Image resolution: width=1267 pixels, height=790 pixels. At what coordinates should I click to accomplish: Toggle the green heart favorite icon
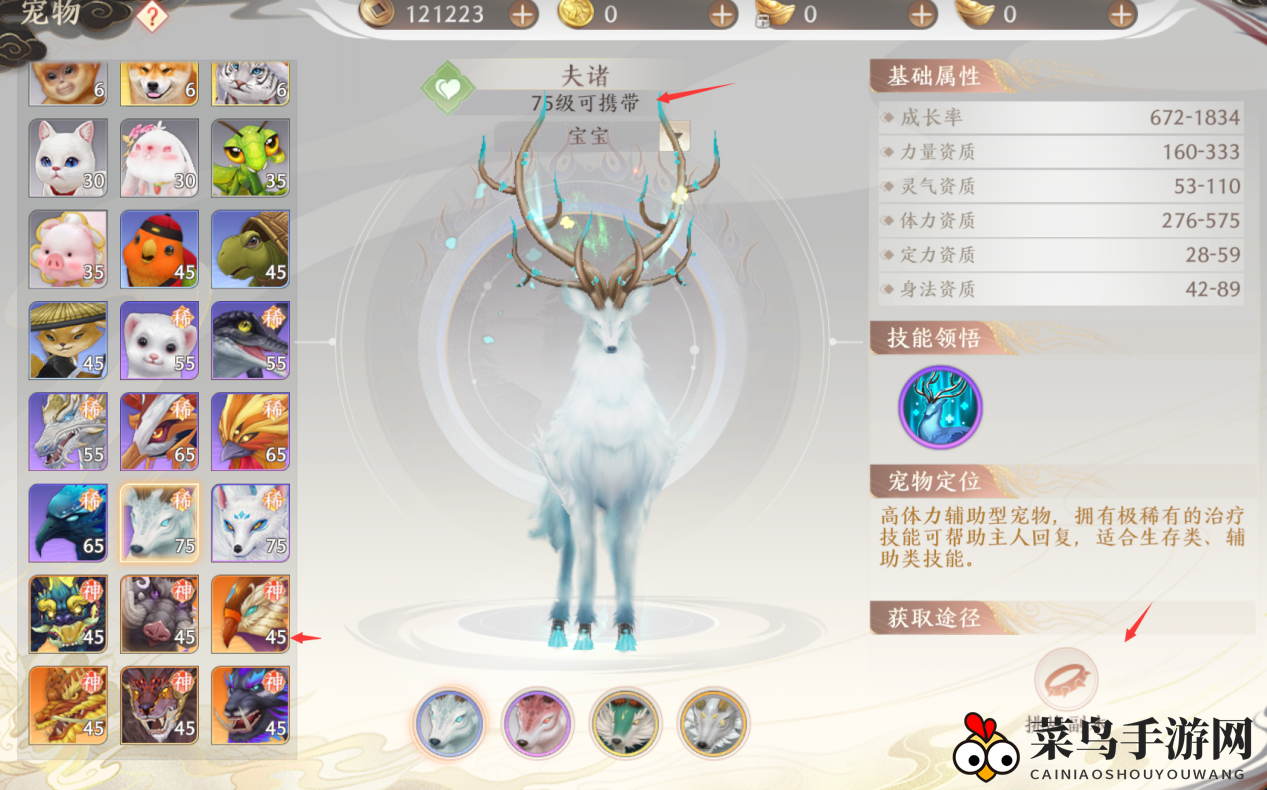(x=448, y=88)
